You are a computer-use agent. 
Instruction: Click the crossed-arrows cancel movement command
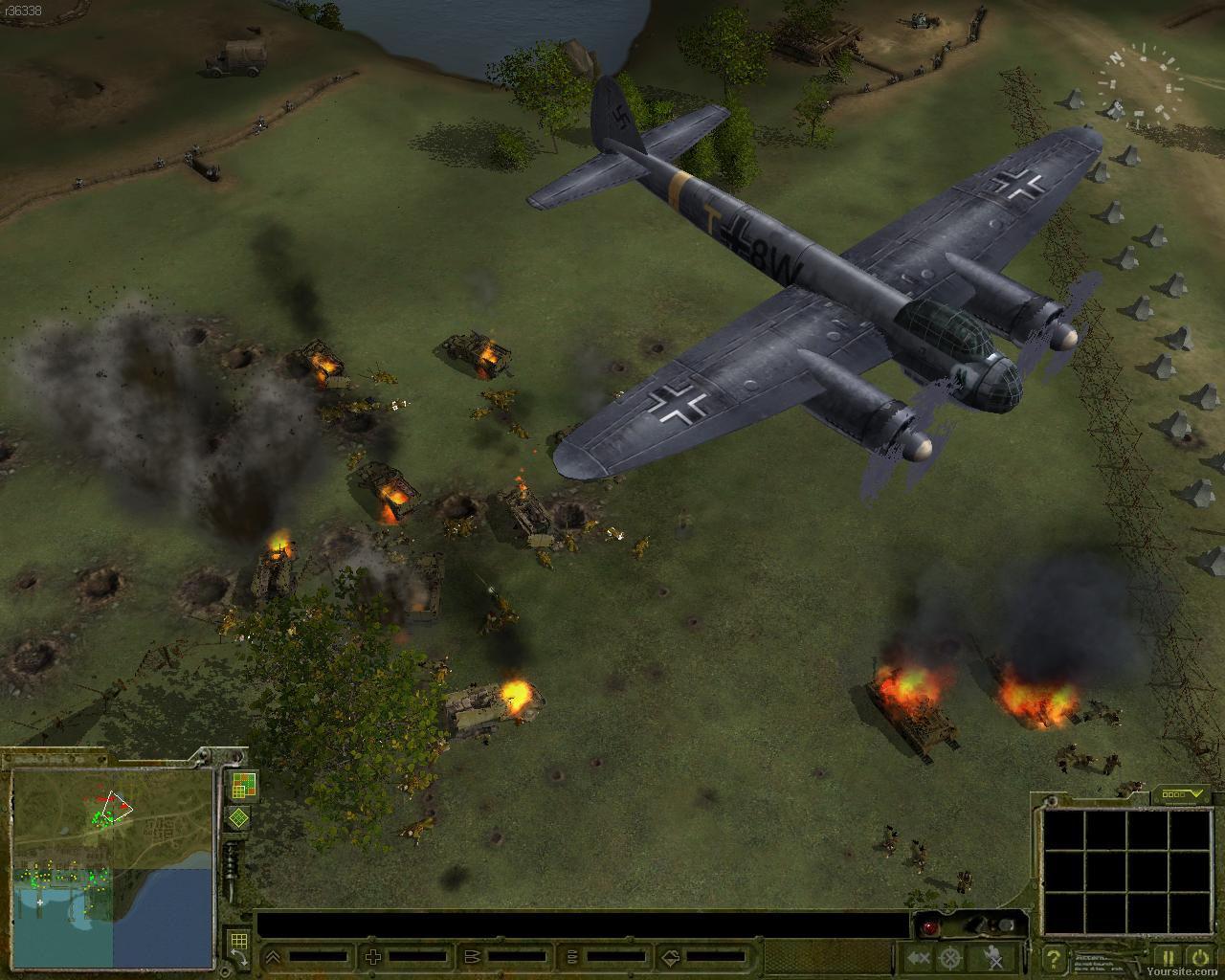[x=919, y=957]
